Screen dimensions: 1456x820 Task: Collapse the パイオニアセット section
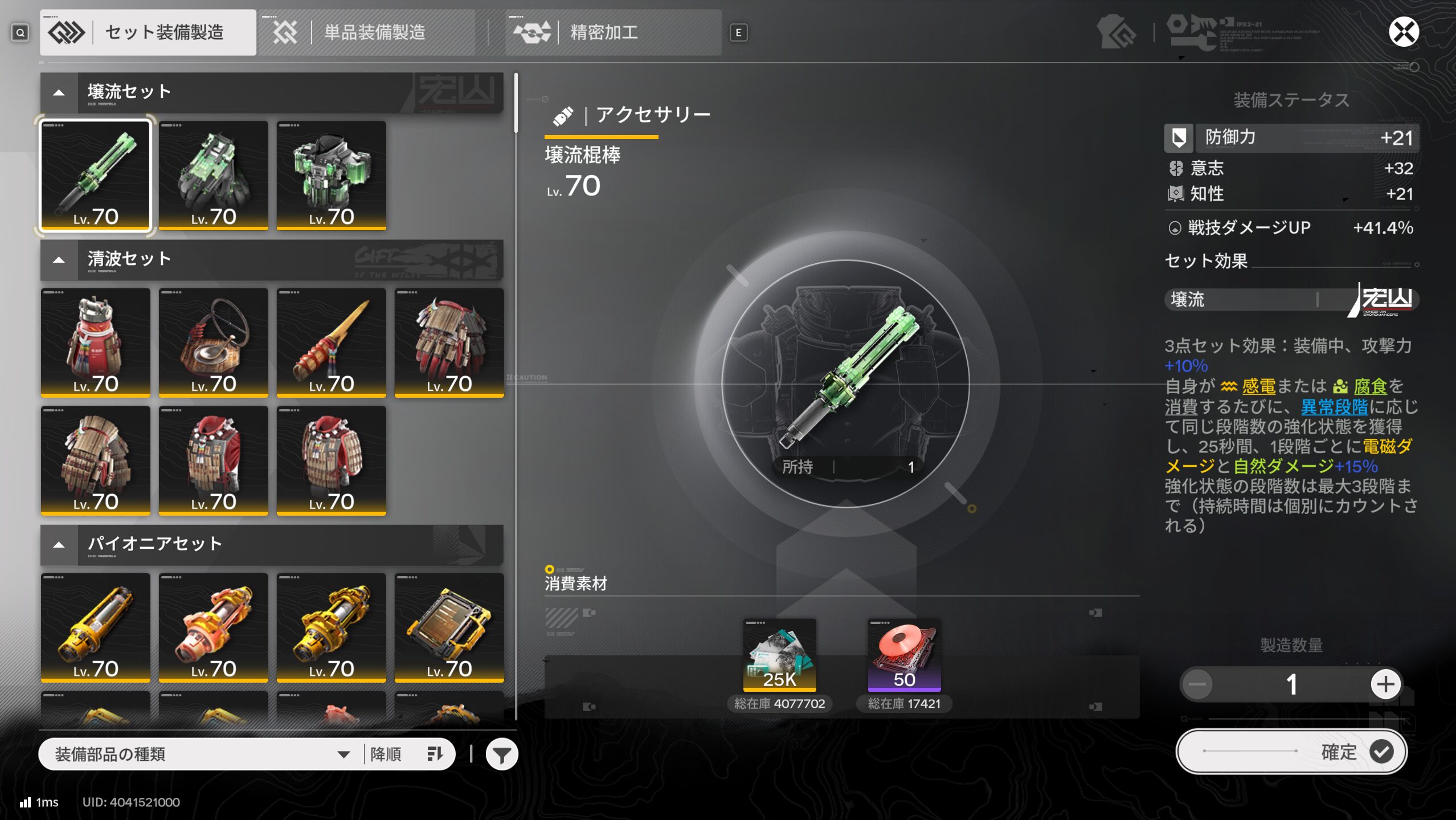(x=59, y=545)
